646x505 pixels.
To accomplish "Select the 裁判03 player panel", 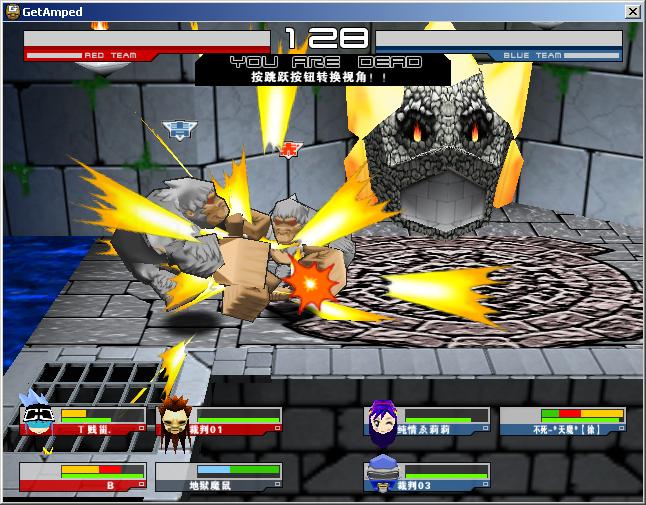I will [427, 476].
